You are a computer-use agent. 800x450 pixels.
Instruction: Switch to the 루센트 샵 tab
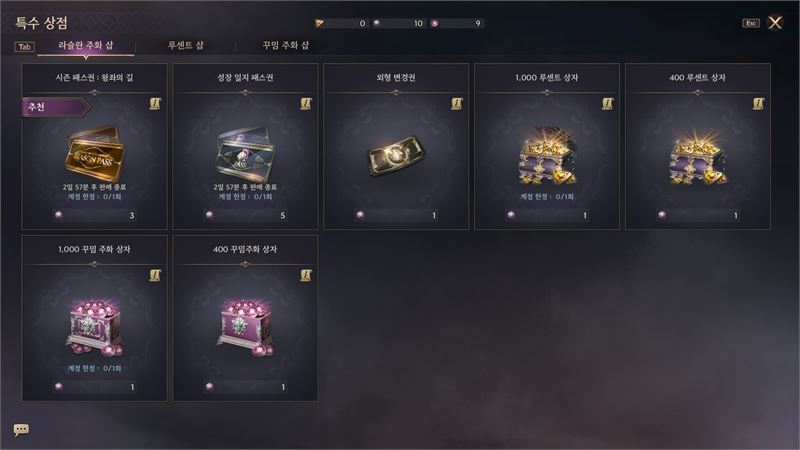(186, 45)
